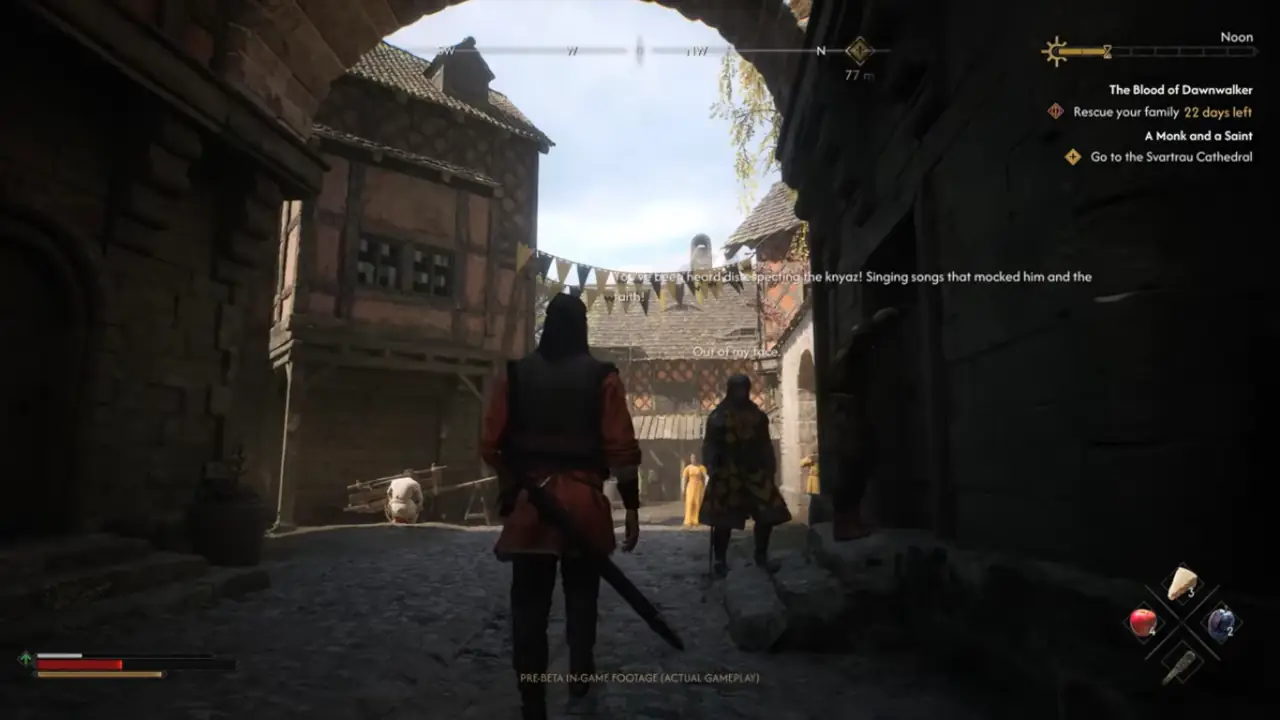Viewport: 1280px width, 720px height.
Task: Select the apple in the quick-item wheel
Action: click(1143, 621)
